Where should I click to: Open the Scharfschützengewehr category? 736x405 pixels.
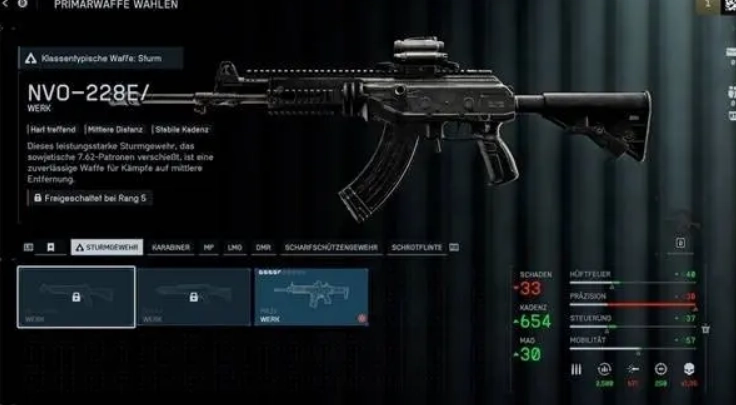point(329,247)
